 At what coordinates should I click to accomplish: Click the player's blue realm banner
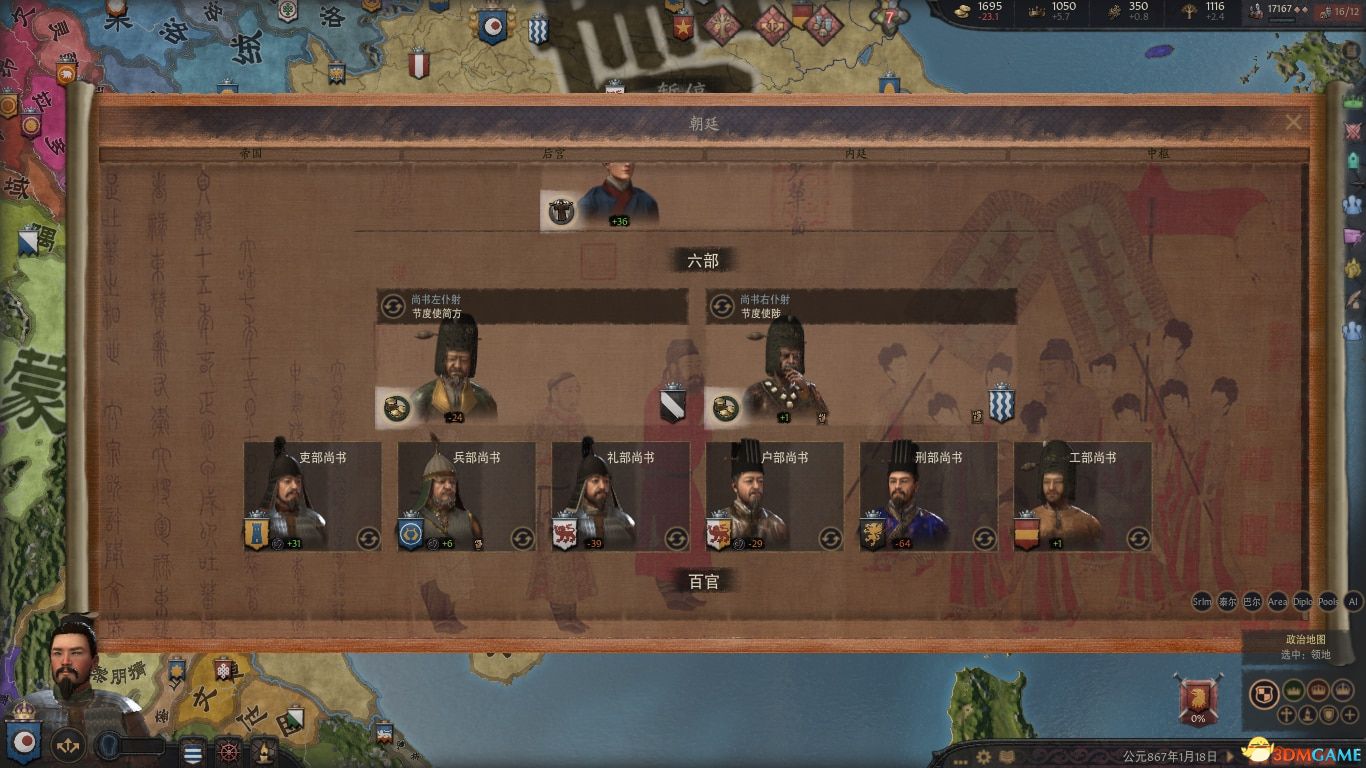pos(22,738)
